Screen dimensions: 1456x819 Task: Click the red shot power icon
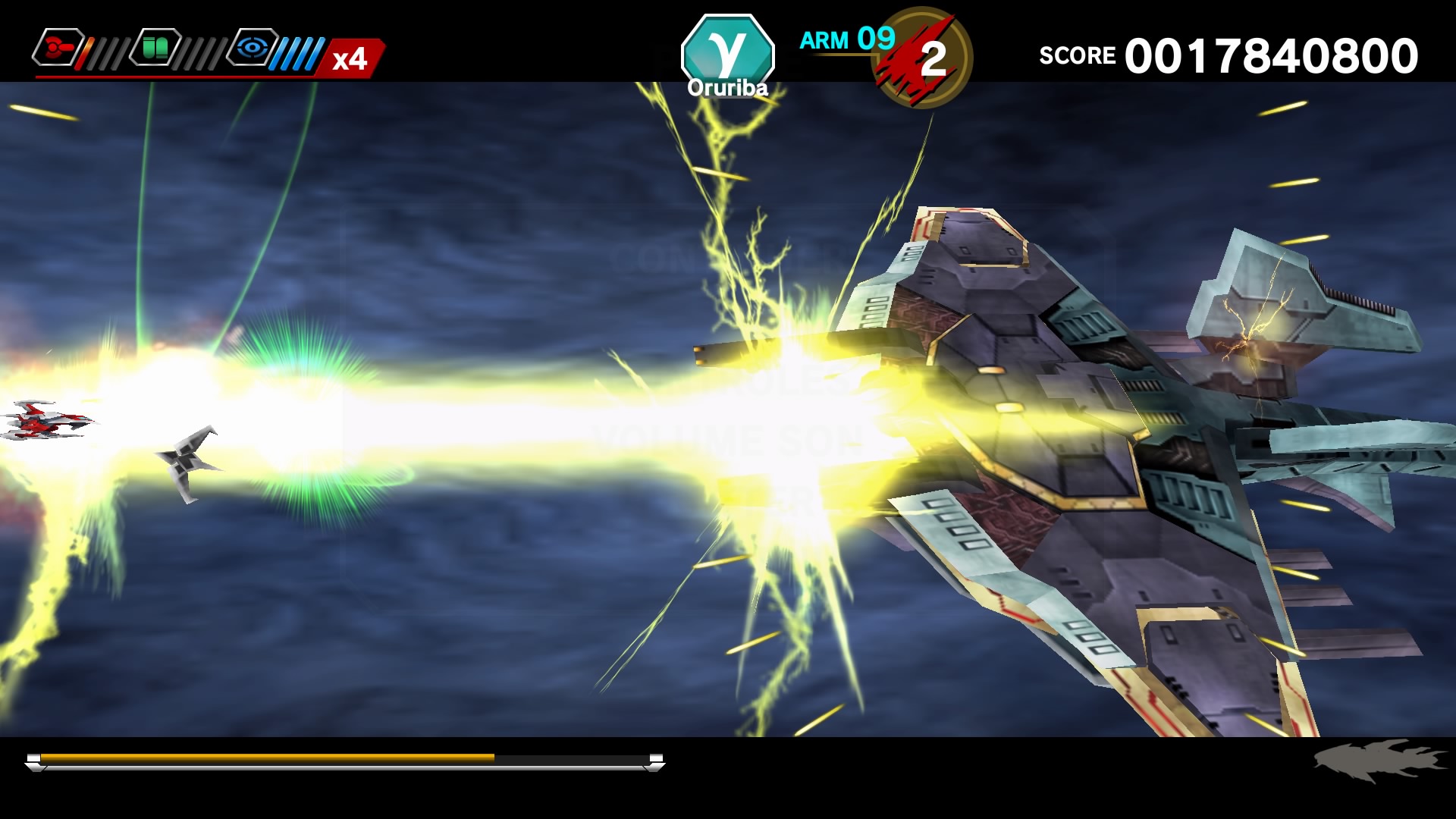[57, 48]
